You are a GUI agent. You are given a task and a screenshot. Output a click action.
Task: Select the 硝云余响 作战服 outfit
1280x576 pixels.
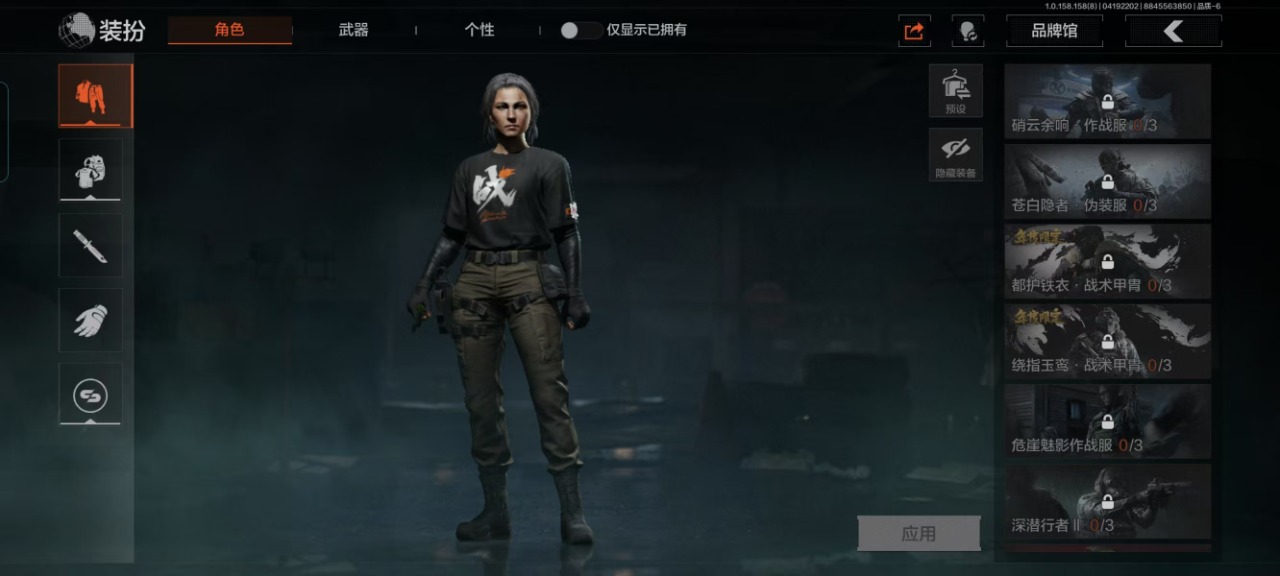(x=1107, y=102)
